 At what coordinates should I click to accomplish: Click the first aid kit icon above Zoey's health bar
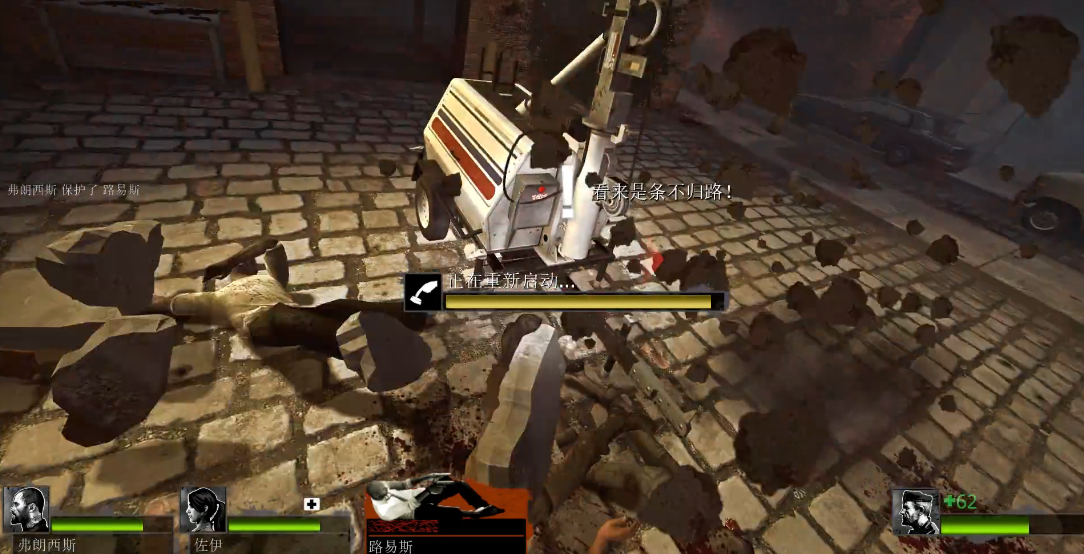310,504
